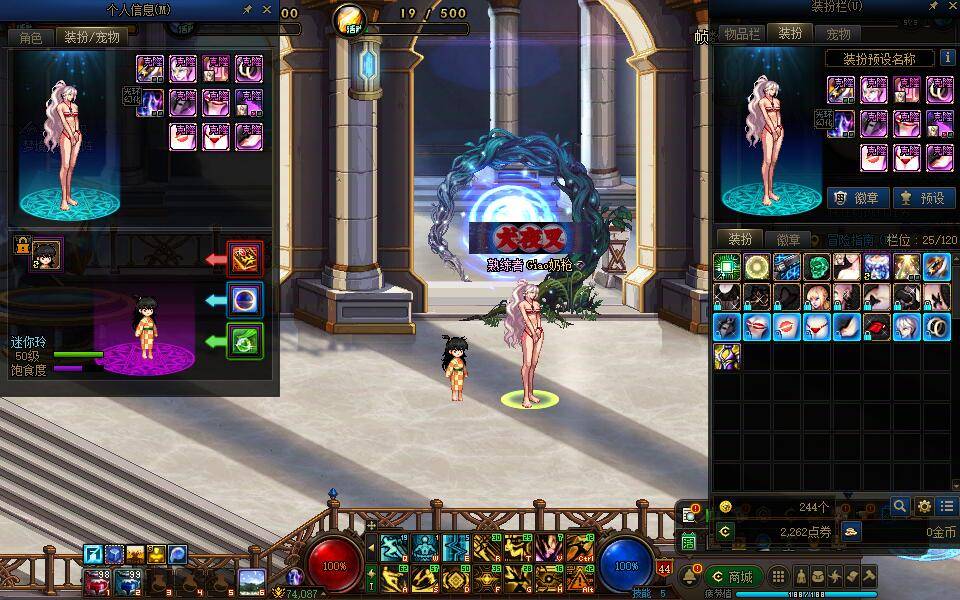Open the 物品栏 inventory tab
This screenshot has width=960, height=600.
pos(742,33)
